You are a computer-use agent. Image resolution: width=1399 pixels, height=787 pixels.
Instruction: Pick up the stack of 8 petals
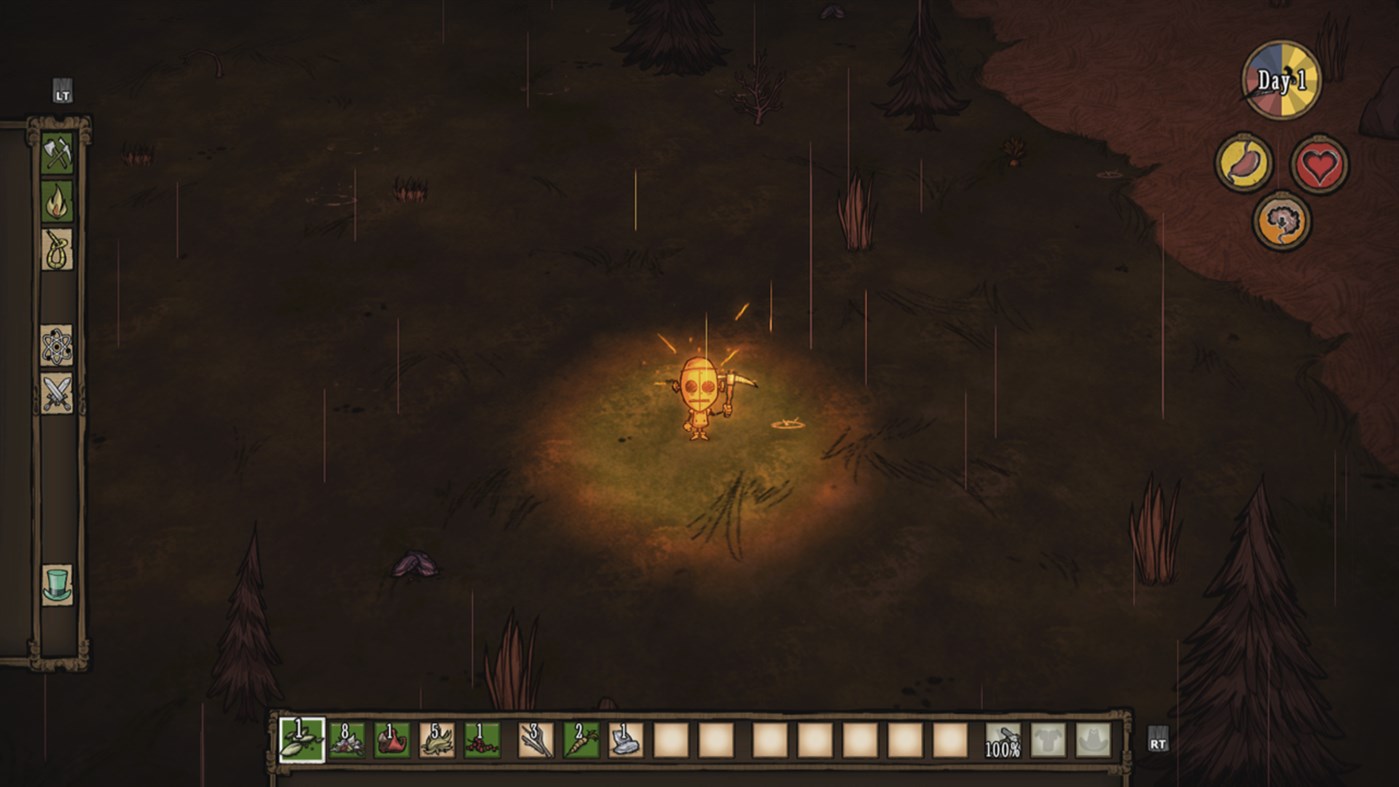click(x=347, y=740)
